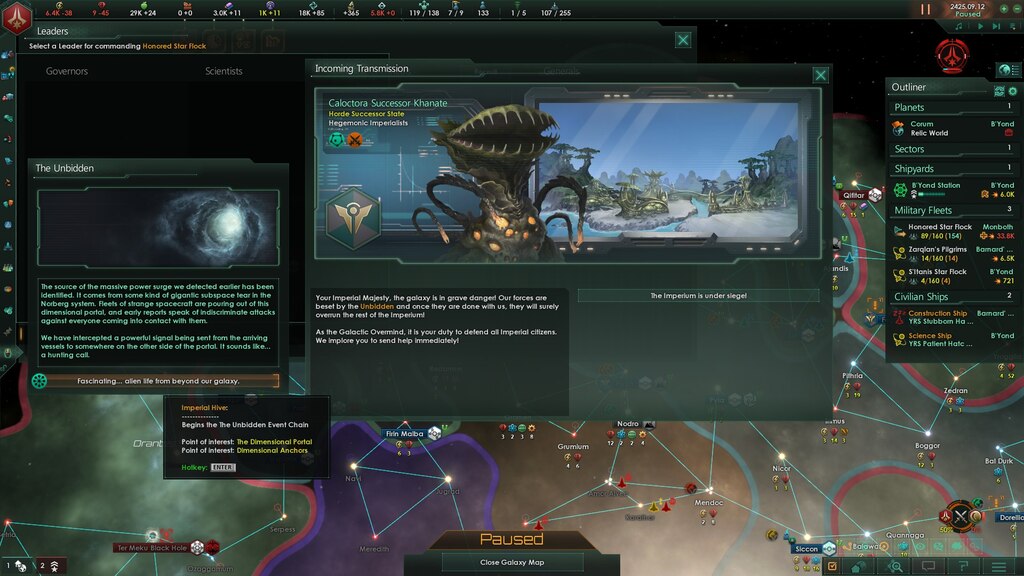Screen dimensions: 1024x576
Task: Close the Leaders selection panel
Action: point(682,40)
